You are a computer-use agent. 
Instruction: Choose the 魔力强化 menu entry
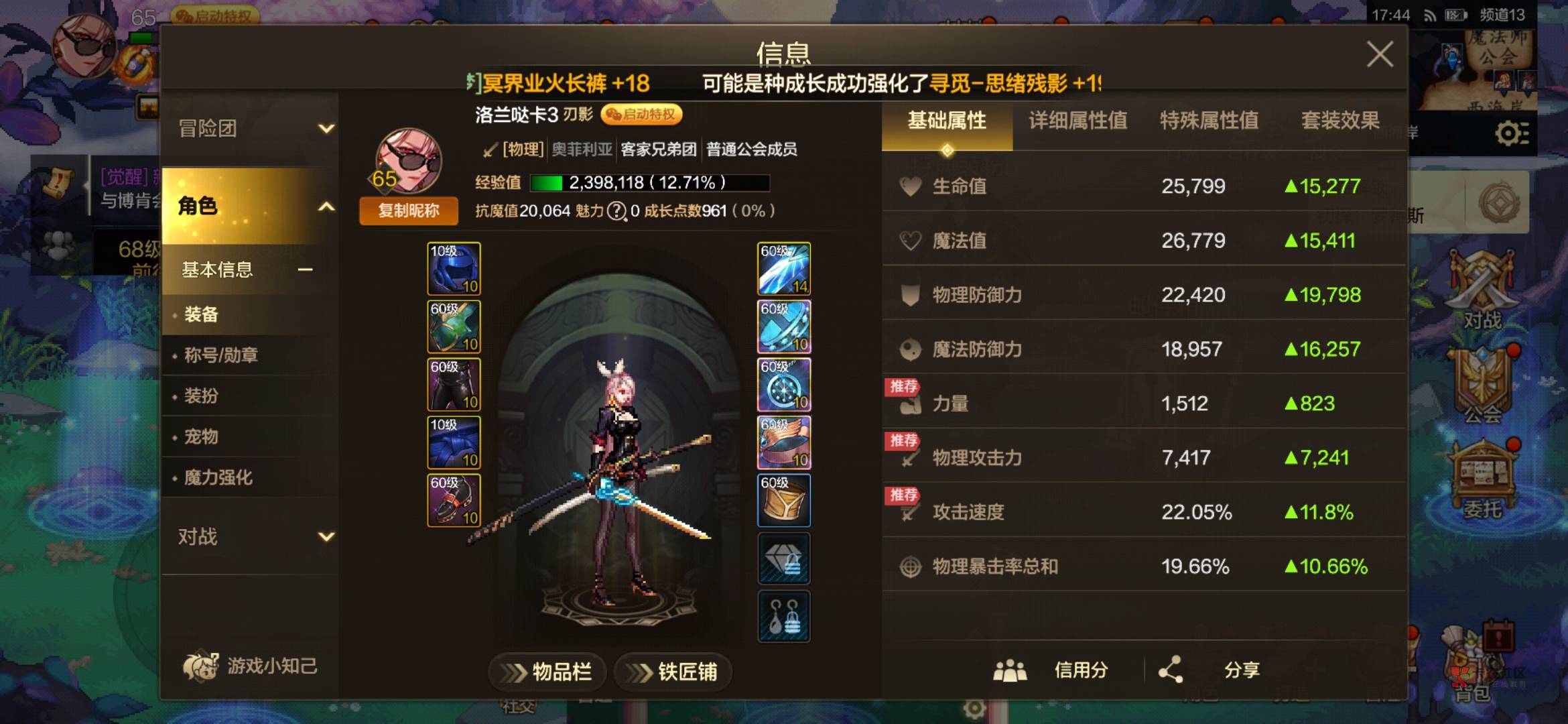pos(218,478)
